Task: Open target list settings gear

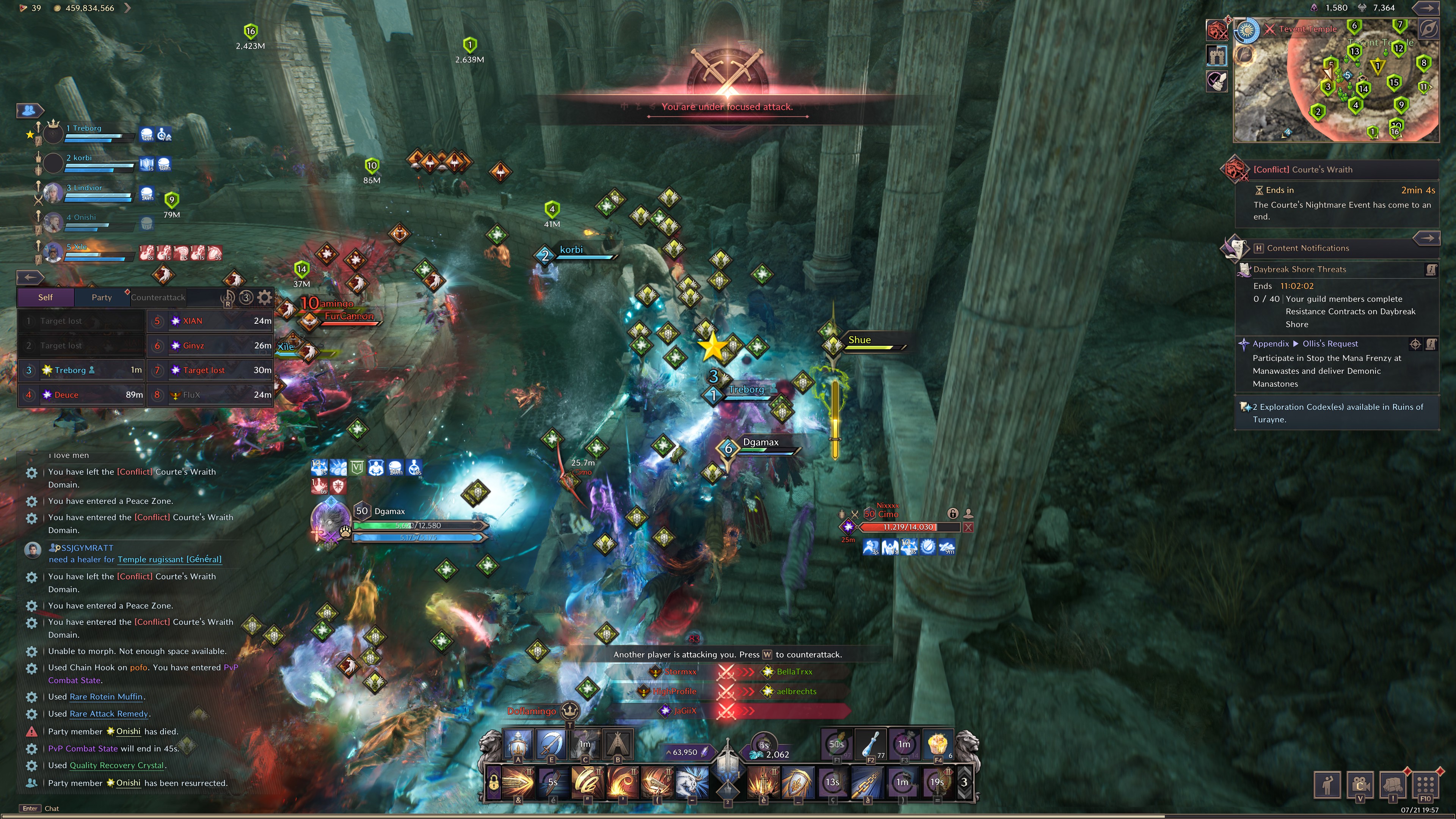Action: pyautogui.click(x=265, y=297)
